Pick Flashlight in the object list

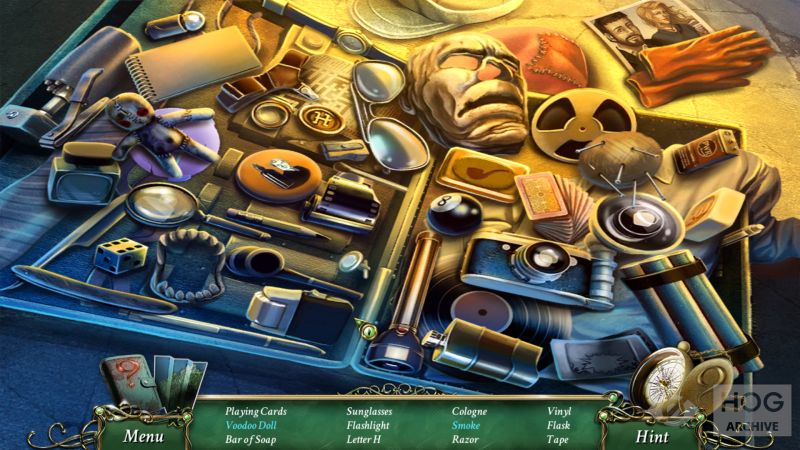tap(368, 425)
